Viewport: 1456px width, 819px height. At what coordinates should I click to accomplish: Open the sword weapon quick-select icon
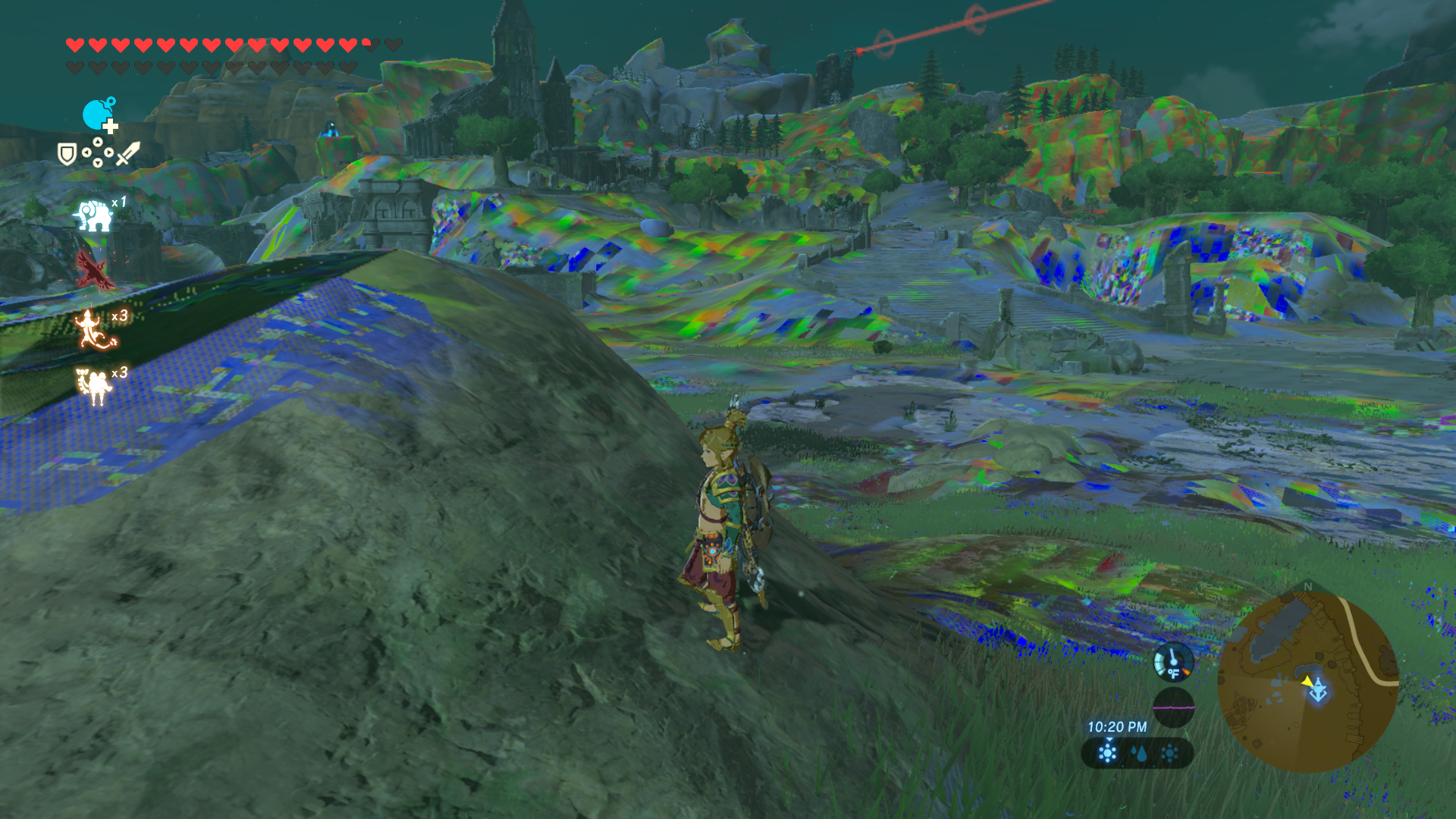pos(127,153)
